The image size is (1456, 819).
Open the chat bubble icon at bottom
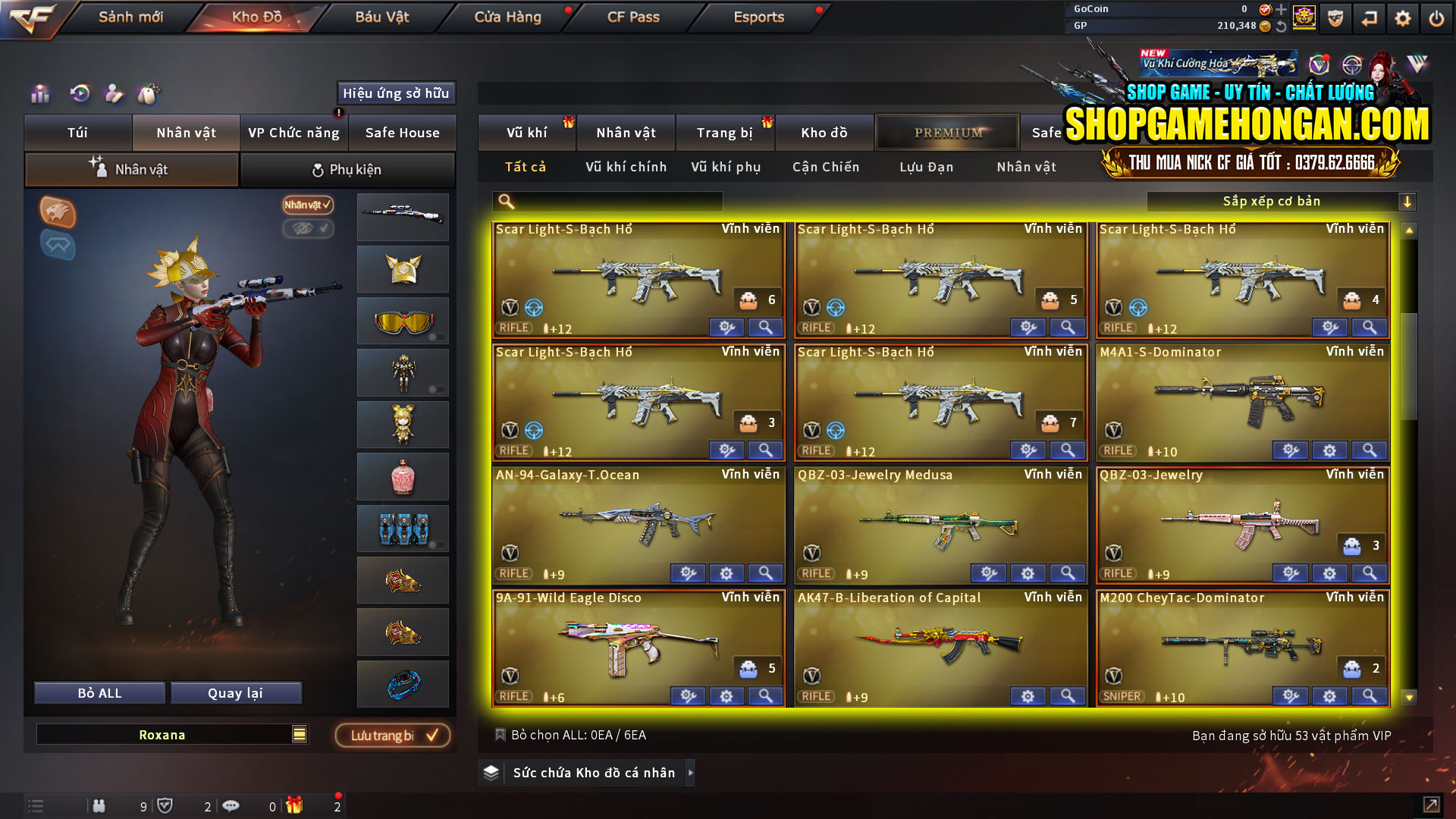(231, 805)
